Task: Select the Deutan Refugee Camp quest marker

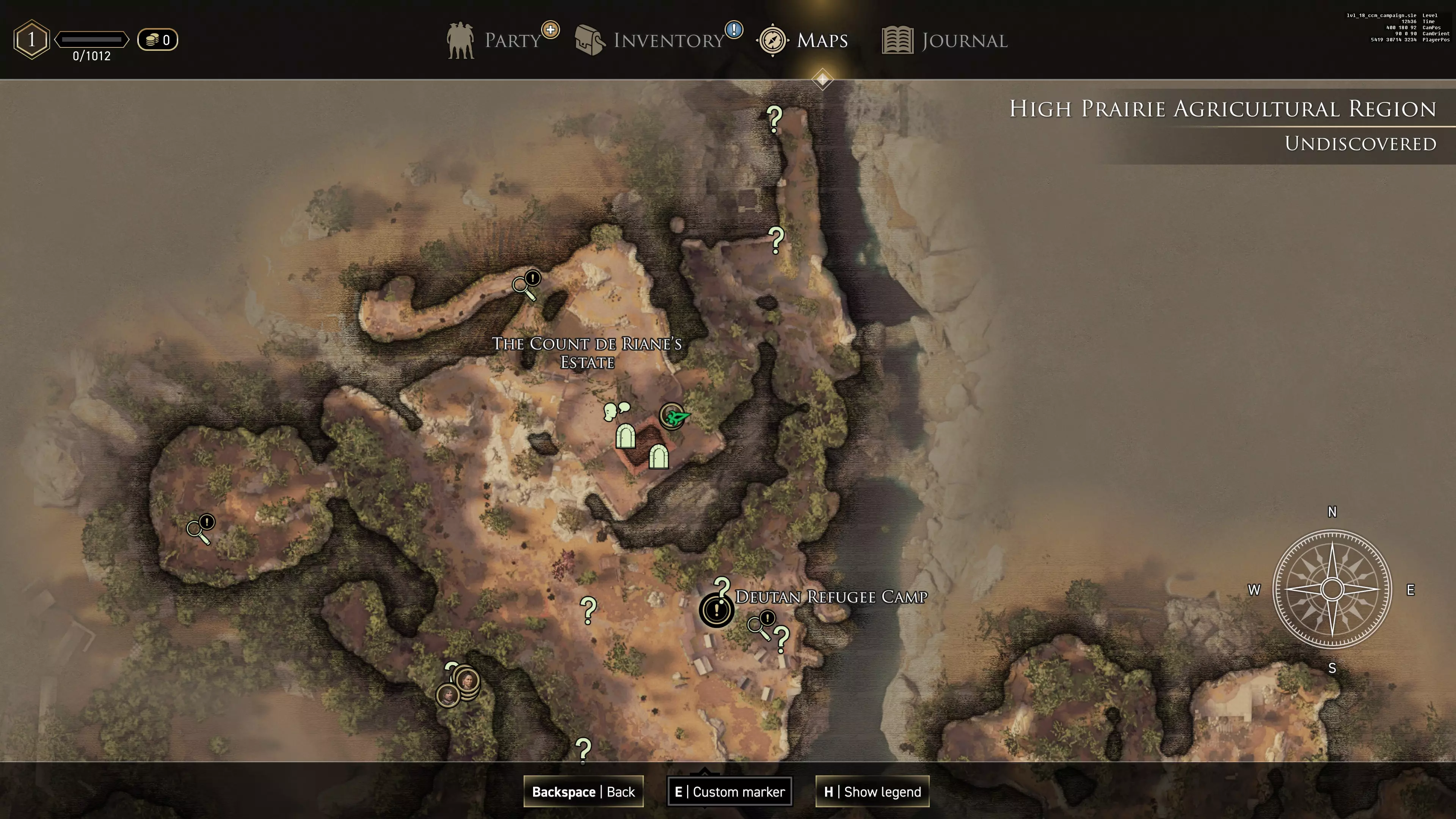Action: [716, 610]
